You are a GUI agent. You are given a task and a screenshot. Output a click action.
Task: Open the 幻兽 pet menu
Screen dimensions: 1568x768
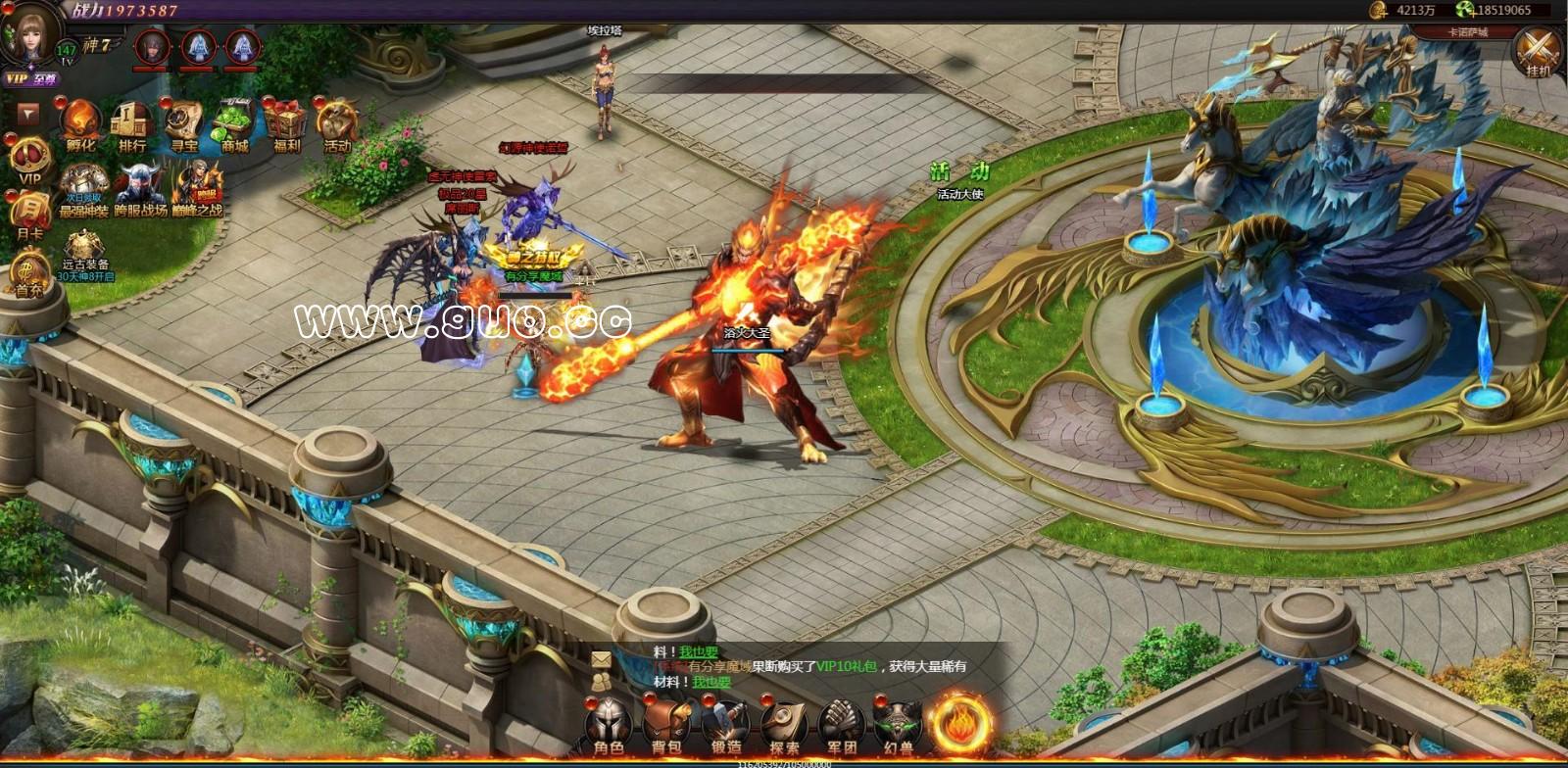[x=899, y=726]
